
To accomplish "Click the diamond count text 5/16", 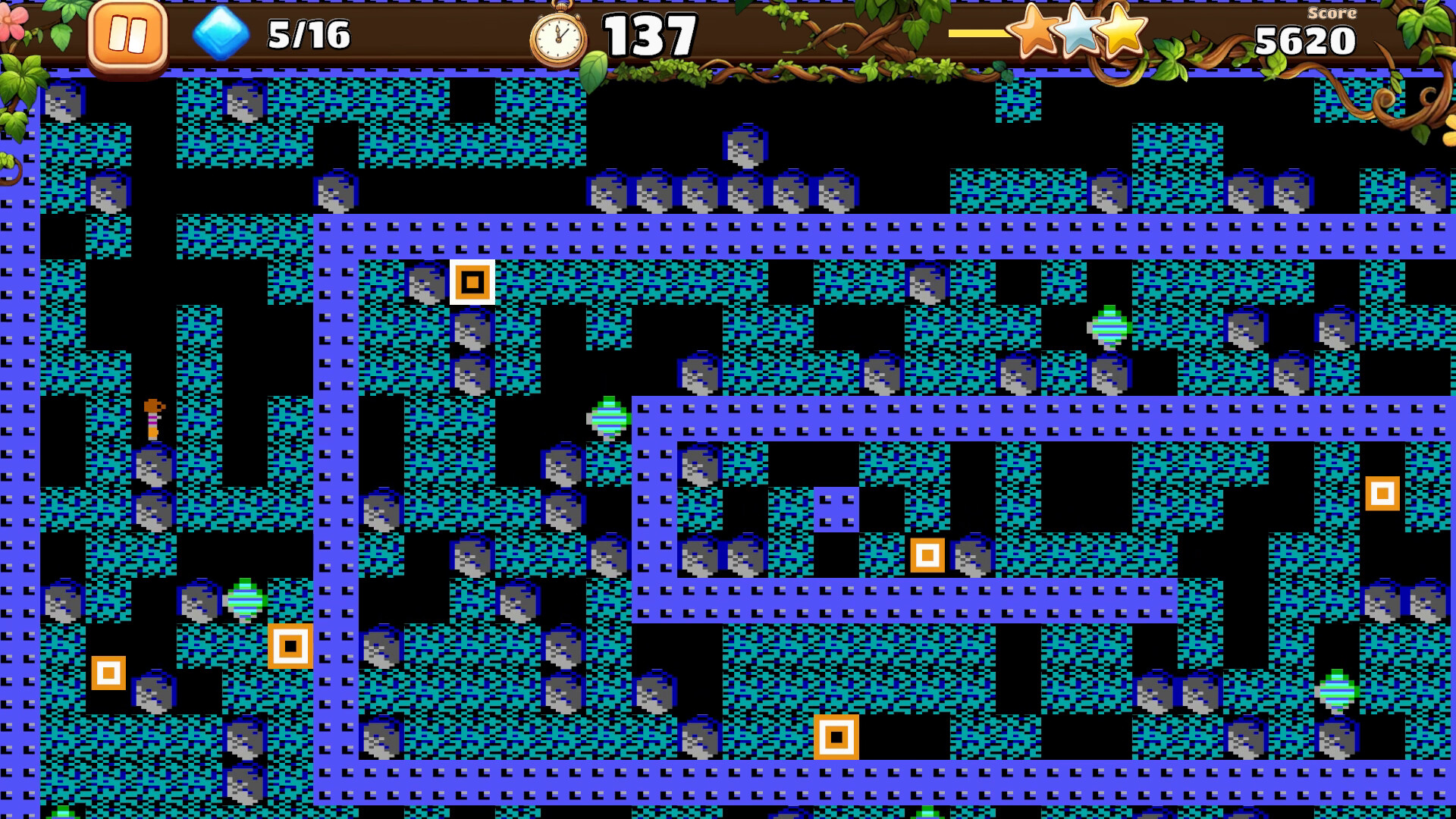I will (x=311, y=32).
